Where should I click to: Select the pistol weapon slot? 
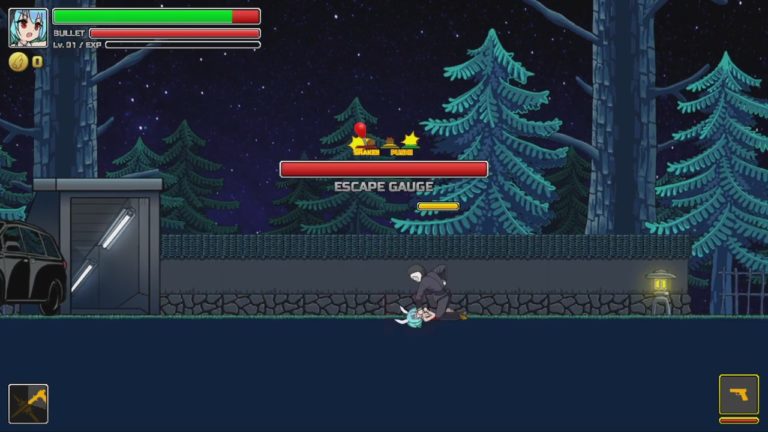point(738,395)
